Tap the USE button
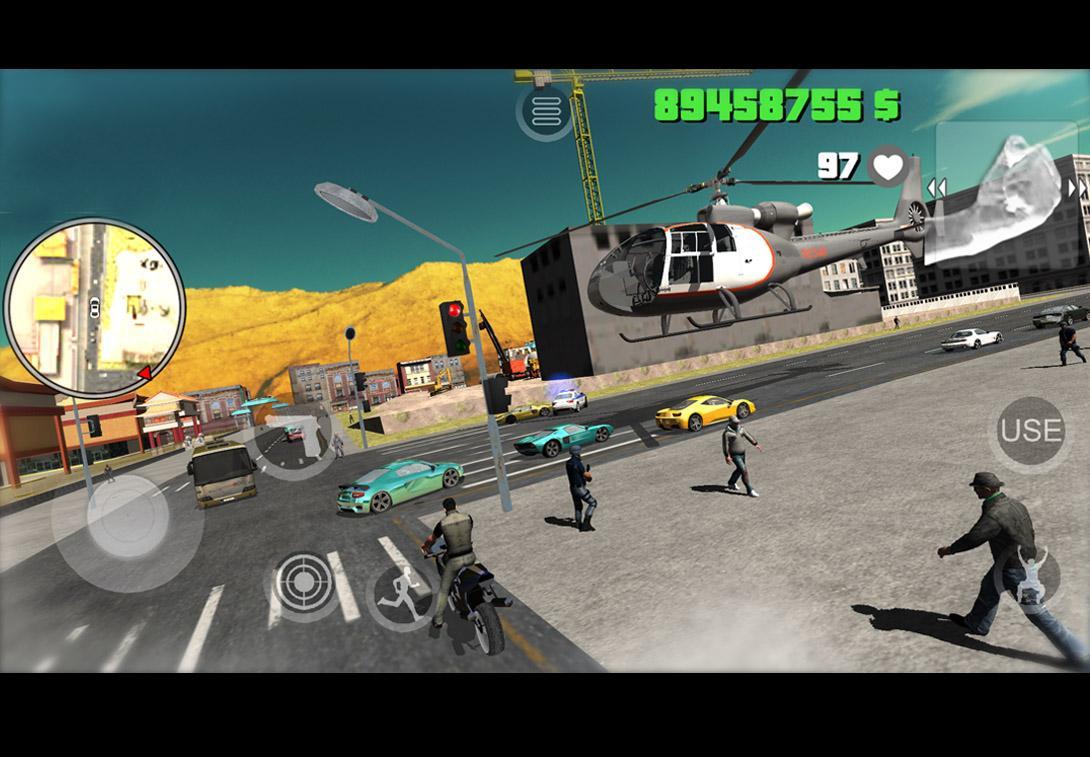Screen dimensions: 1090x757 1031,431
